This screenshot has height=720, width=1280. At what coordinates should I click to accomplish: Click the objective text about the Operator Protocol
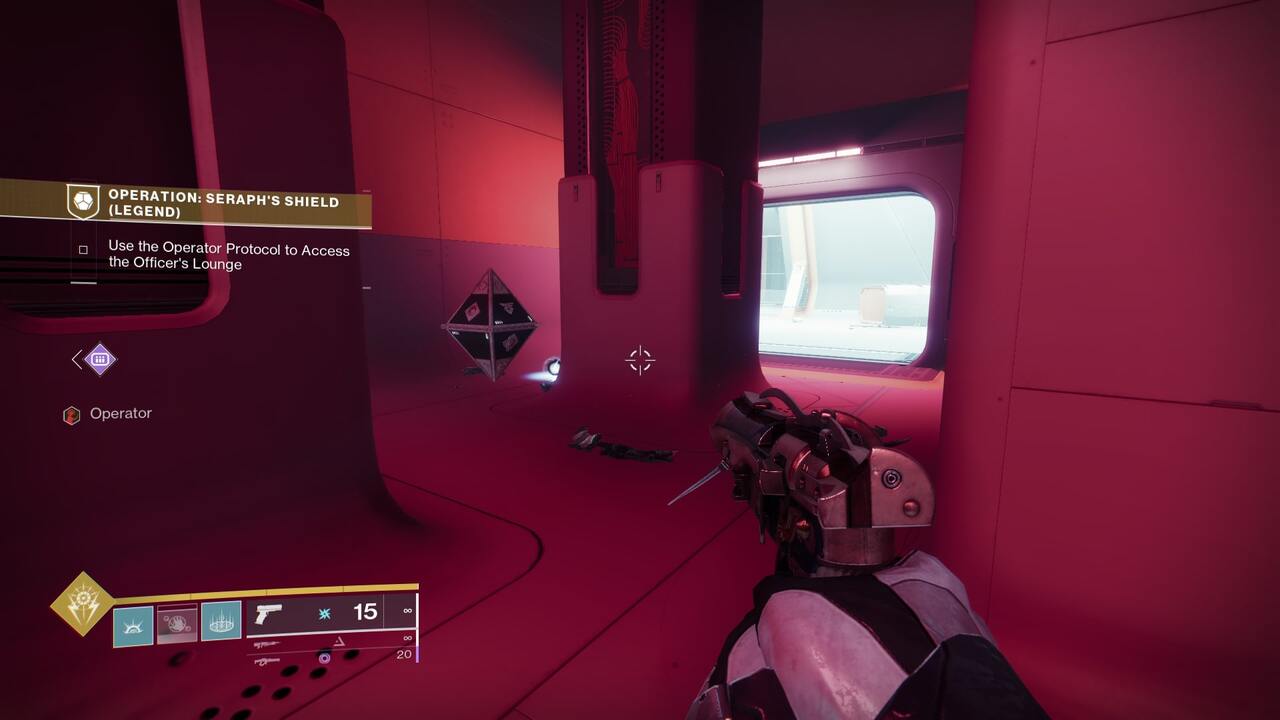(227, 255)
